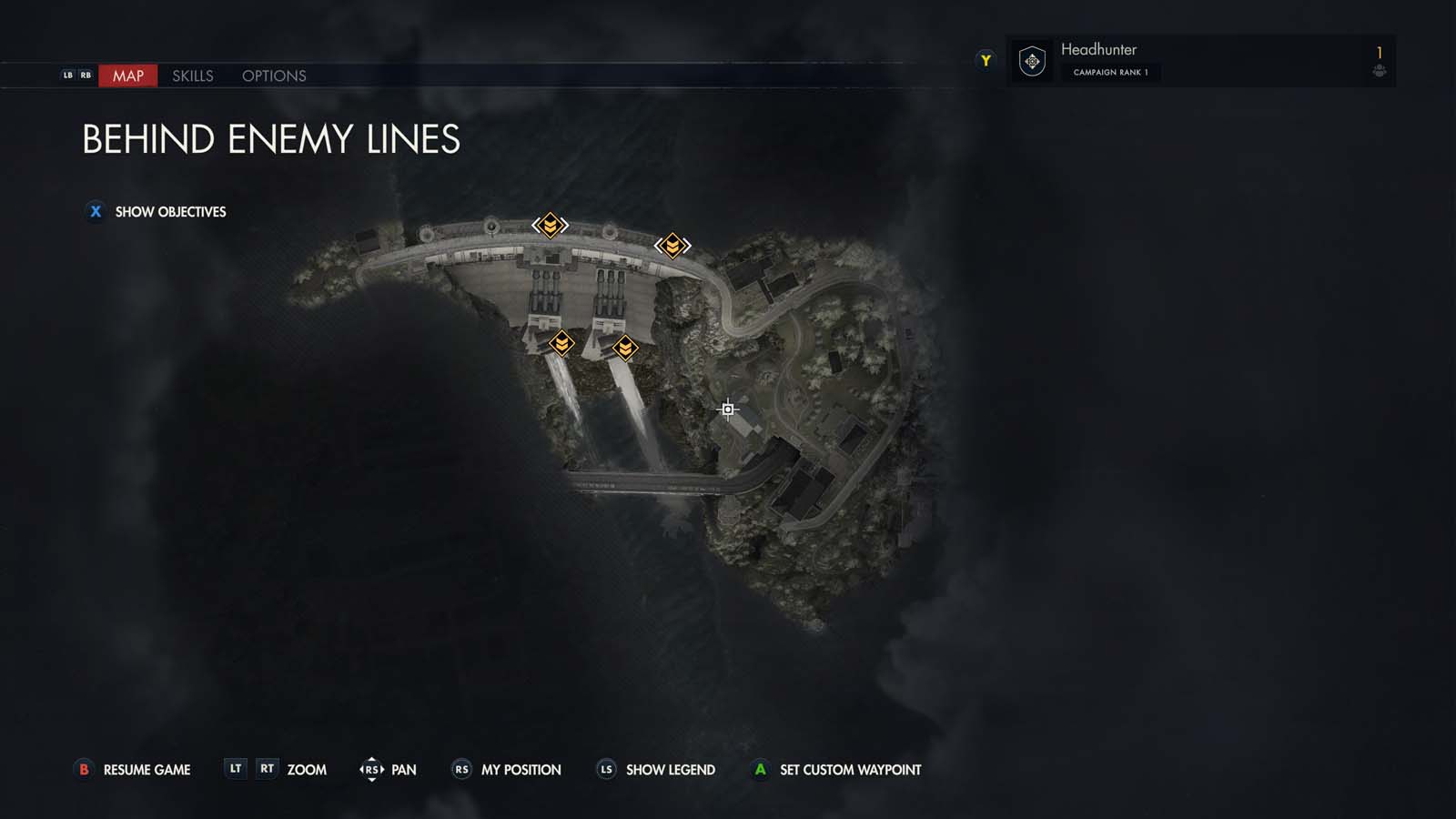The width and height of the screenshot is (1456, 819).
Task: Click Resume Game
Action: tap(147, 769)
